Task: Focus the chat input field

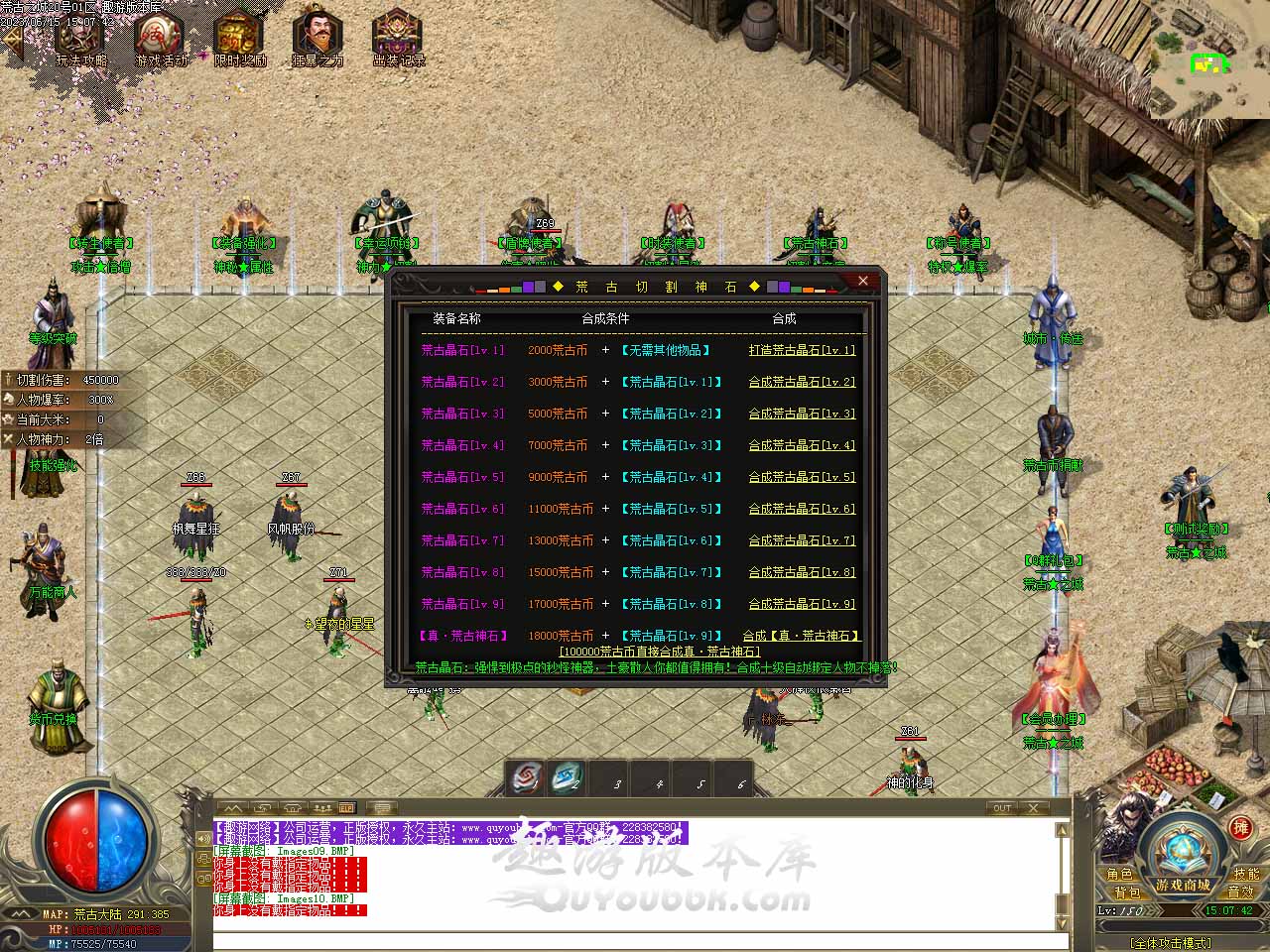Action: pyautogui.click(x=635, y=941)
